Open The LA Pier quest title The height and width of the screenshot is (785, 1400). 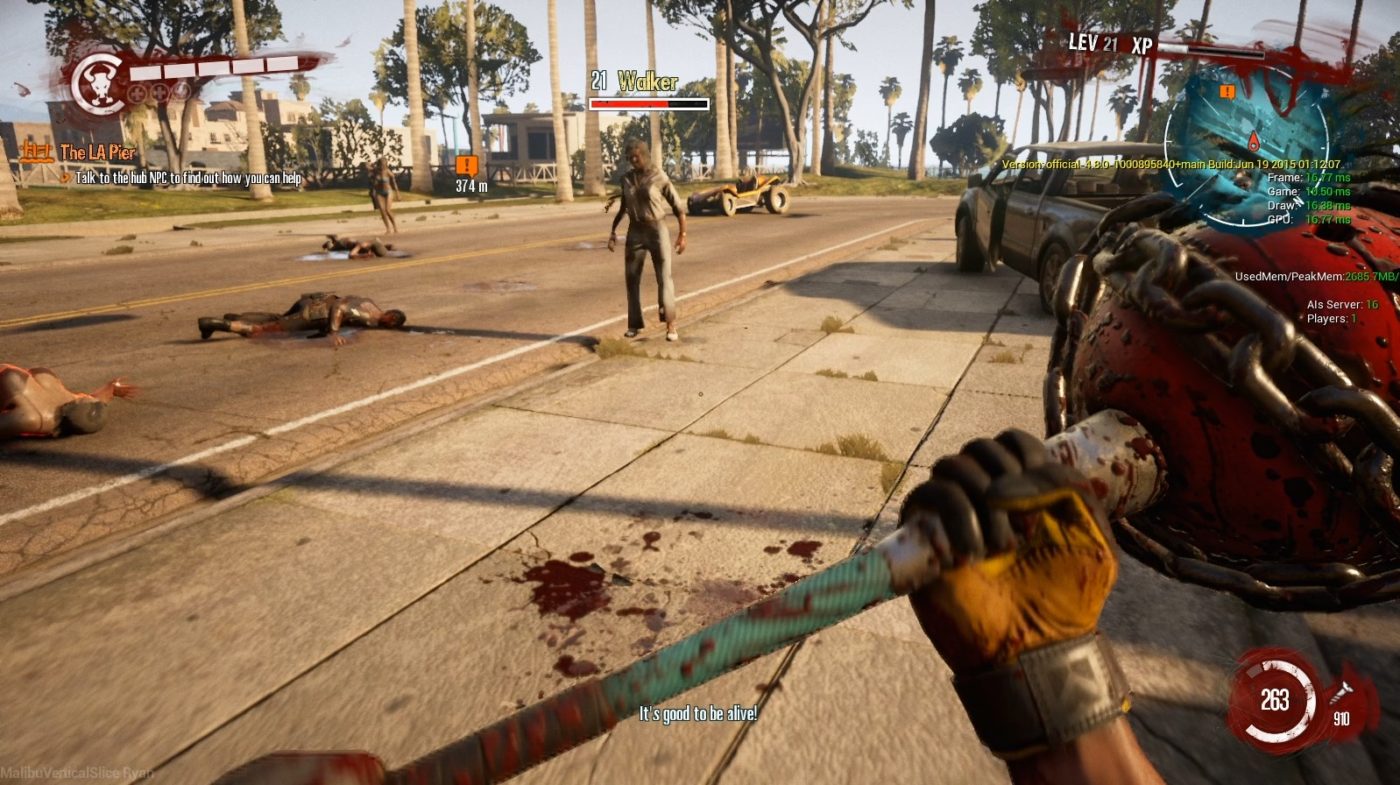97,152
